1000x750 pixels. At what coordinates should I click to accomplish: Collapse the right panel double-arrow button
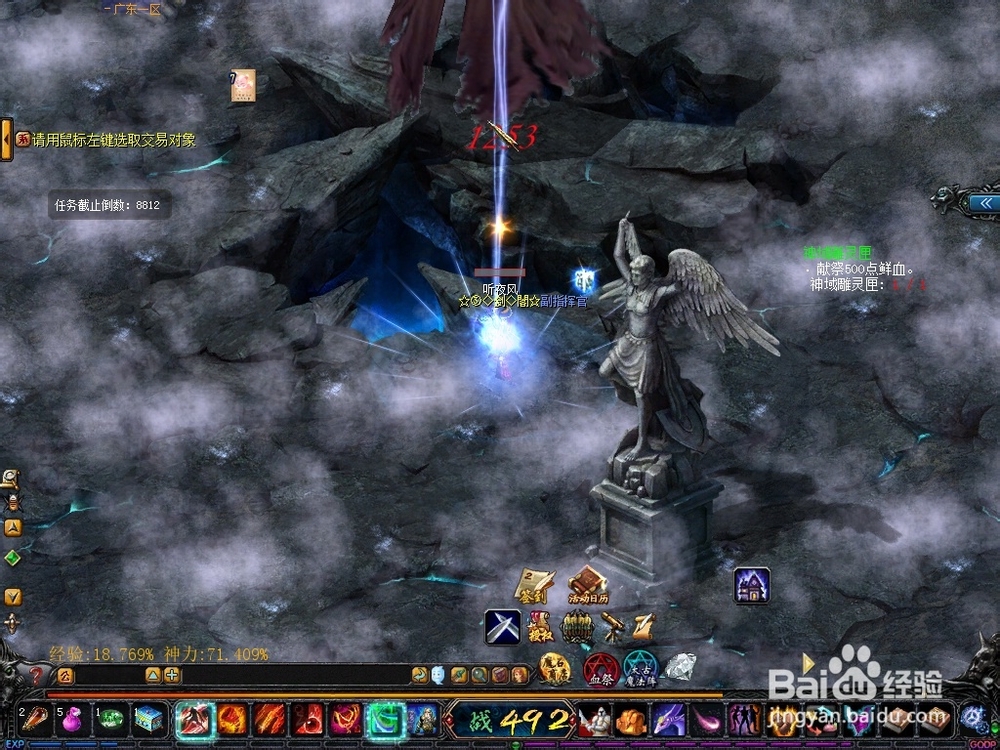coord(984,203)
